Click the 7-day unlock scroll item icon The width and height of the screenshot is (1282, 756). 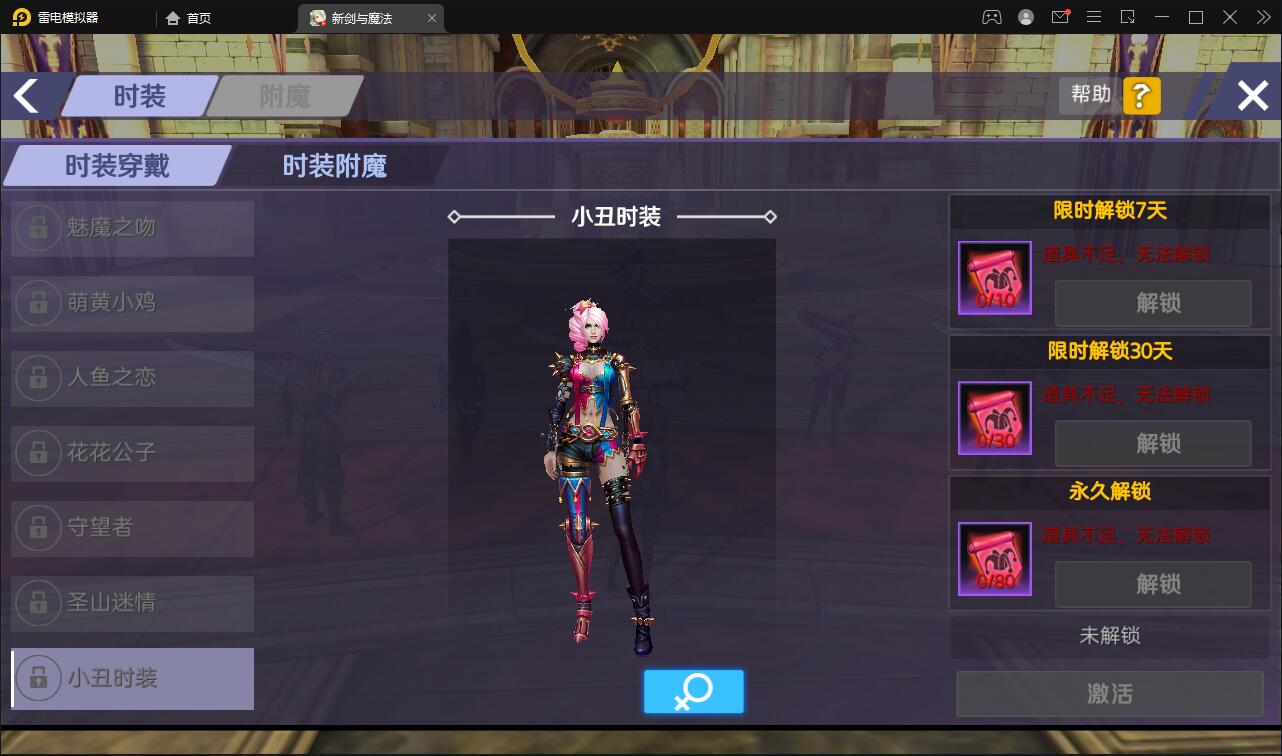994,279
